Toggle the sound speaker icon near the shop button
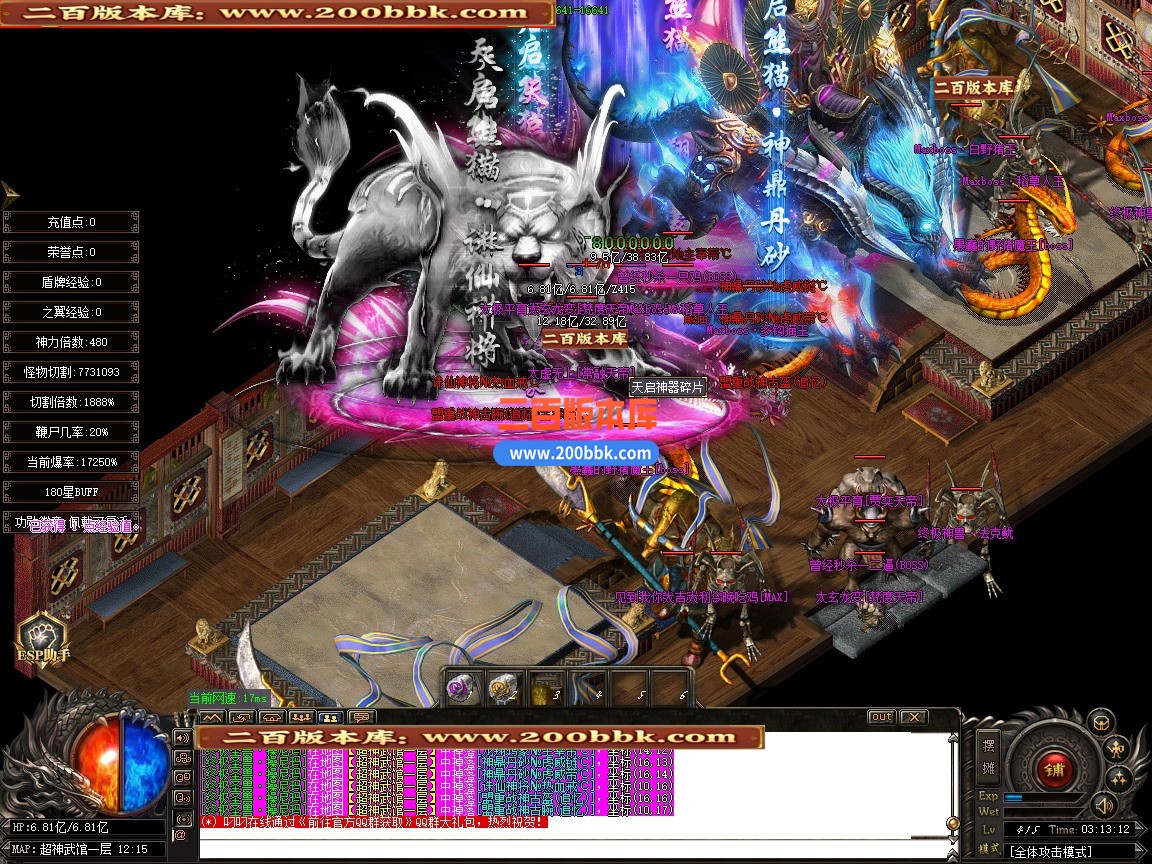Screen dimensions: 1152x864 1104,805
